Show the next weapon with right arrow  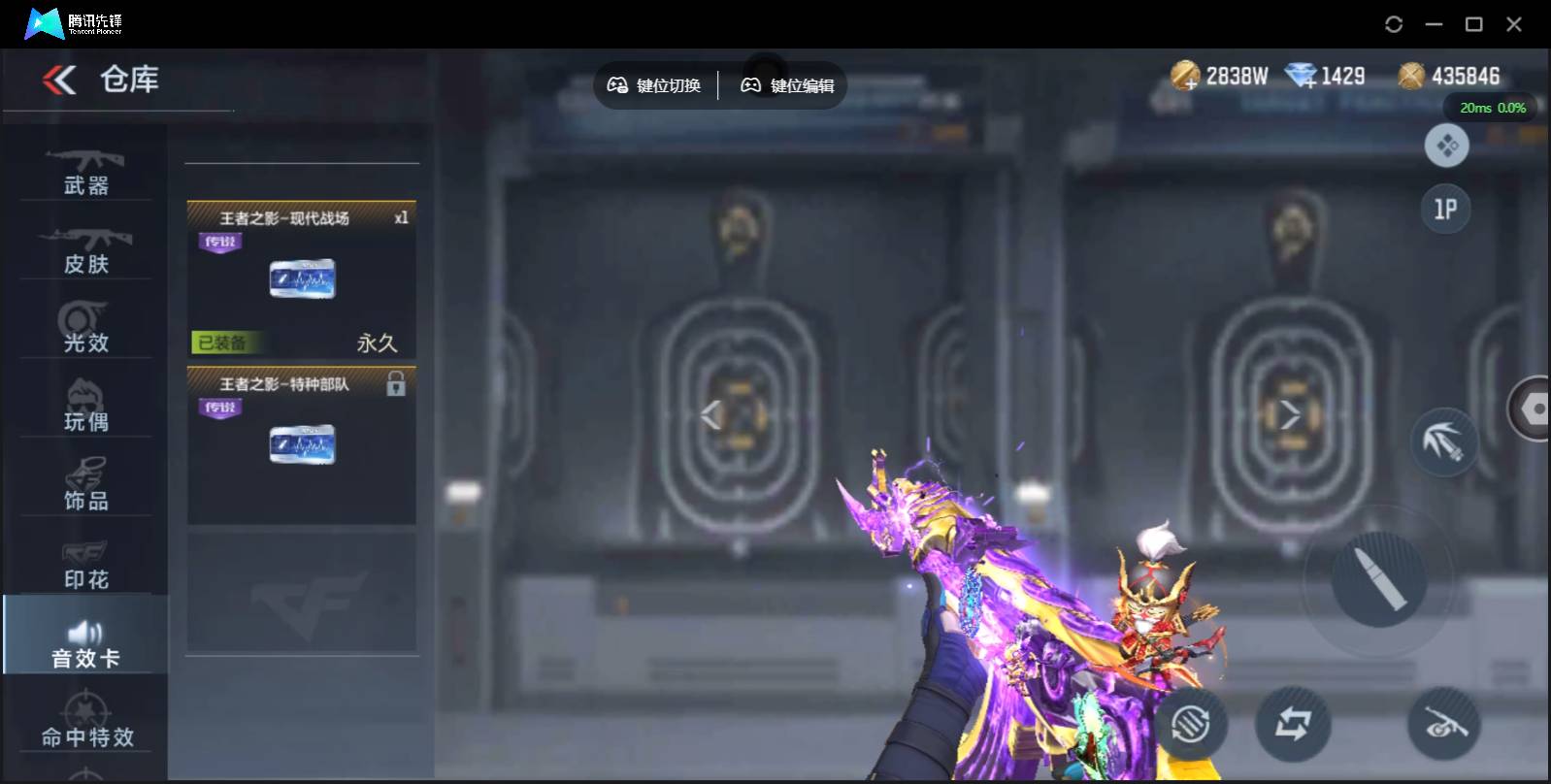[x=1290, y=415]
